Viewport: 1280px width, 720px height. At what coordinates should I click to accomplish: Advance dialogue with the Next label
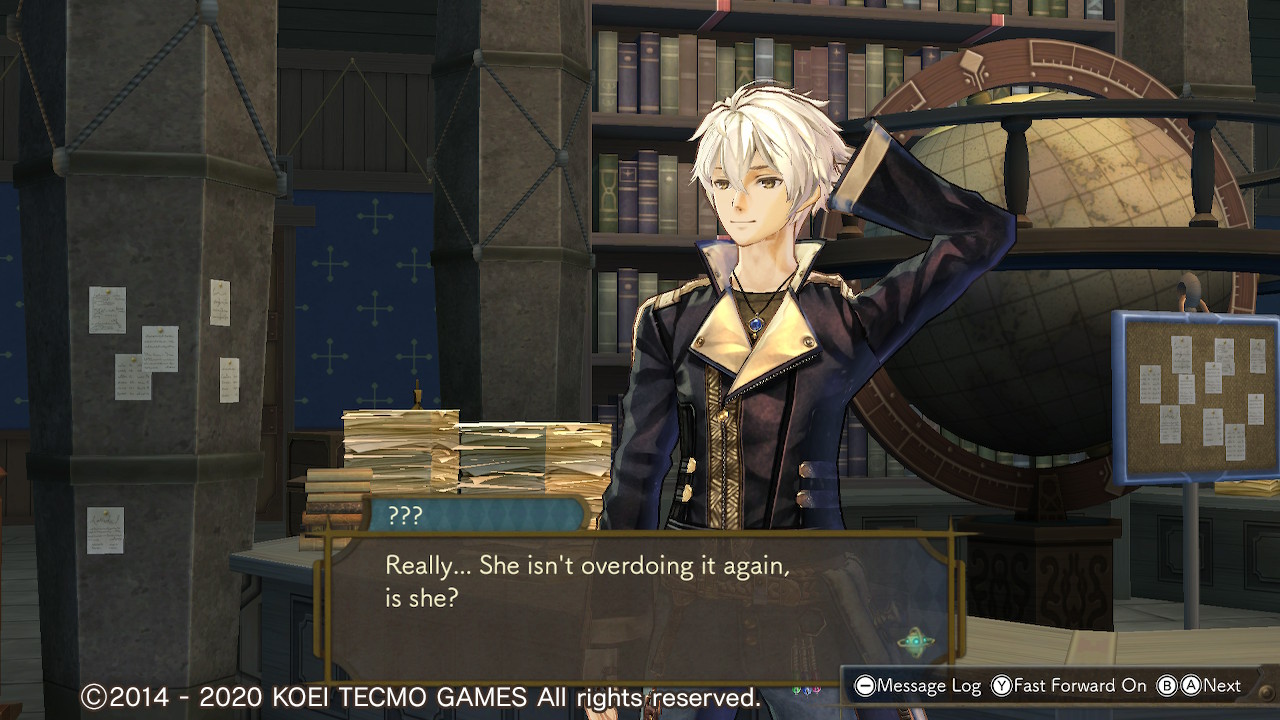pos(1221,686)
